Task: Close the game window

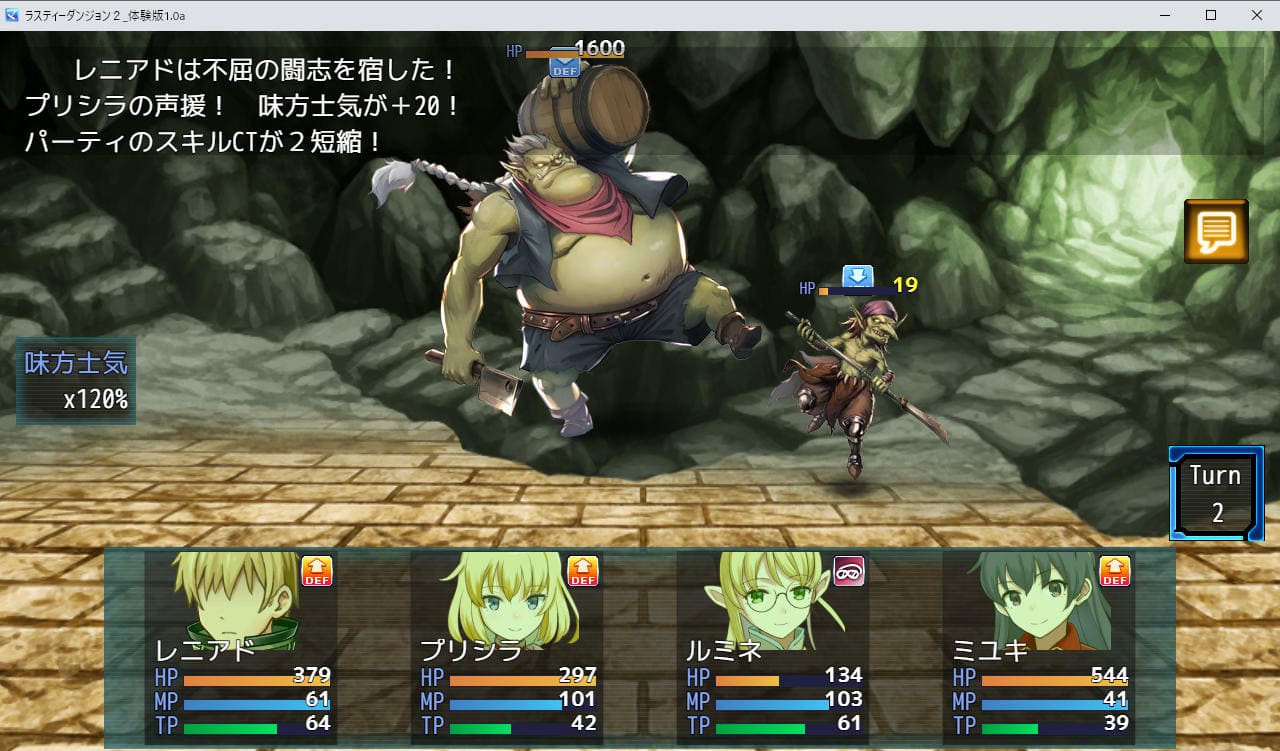Action: (1256, 15)
